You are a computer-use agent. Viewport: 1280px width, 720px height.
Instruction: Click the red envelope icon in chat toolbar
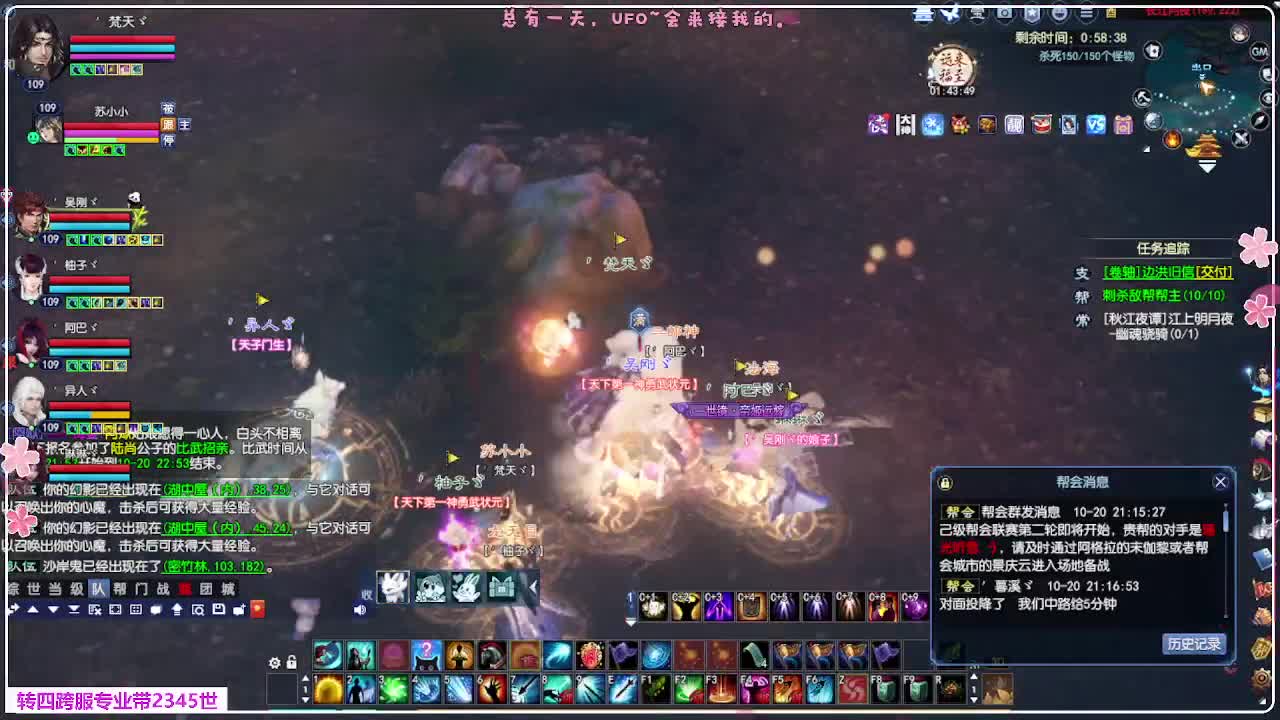pos(258,609)
